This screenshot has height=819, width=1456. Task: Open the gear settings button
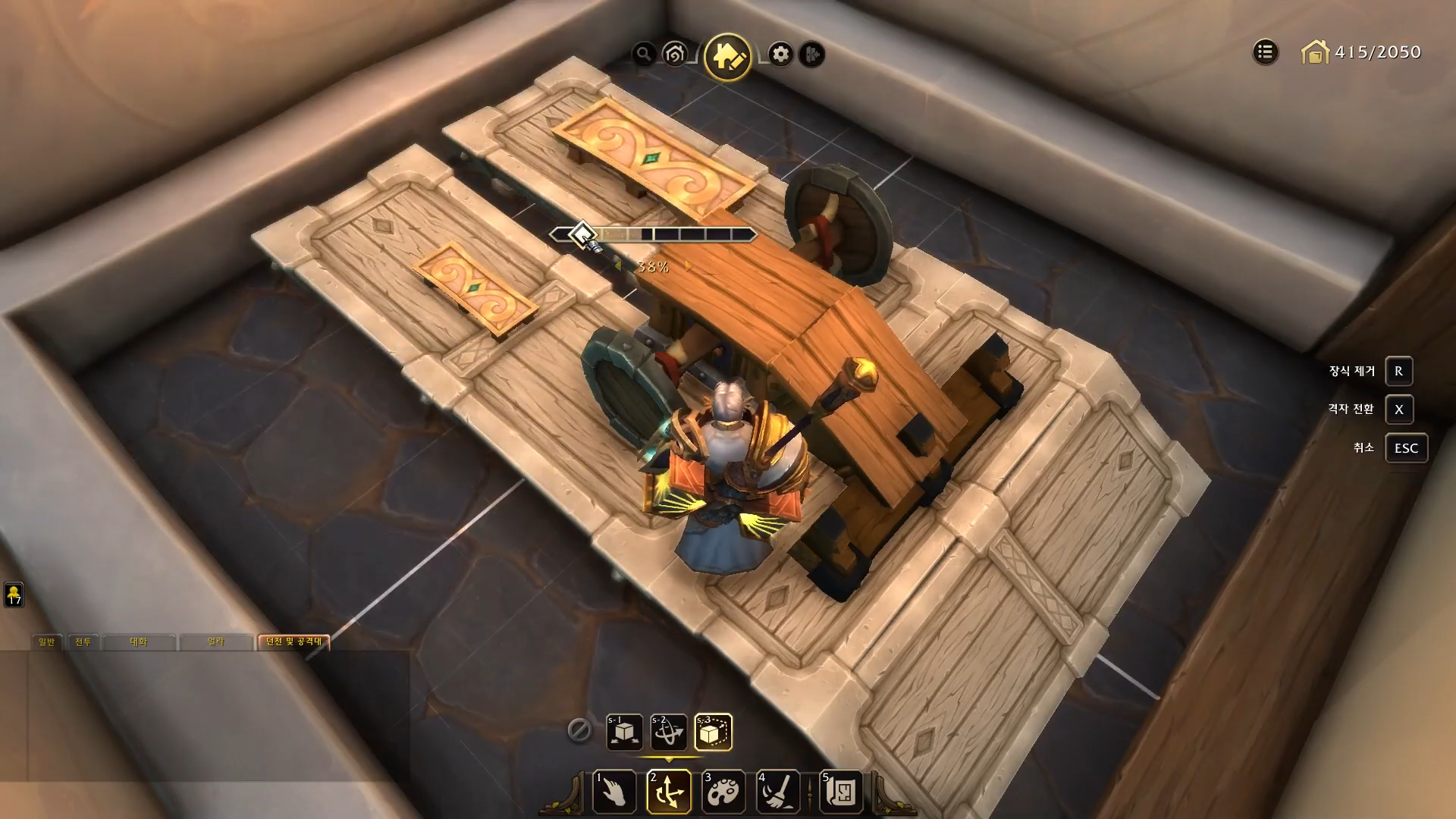pos(780,54)
